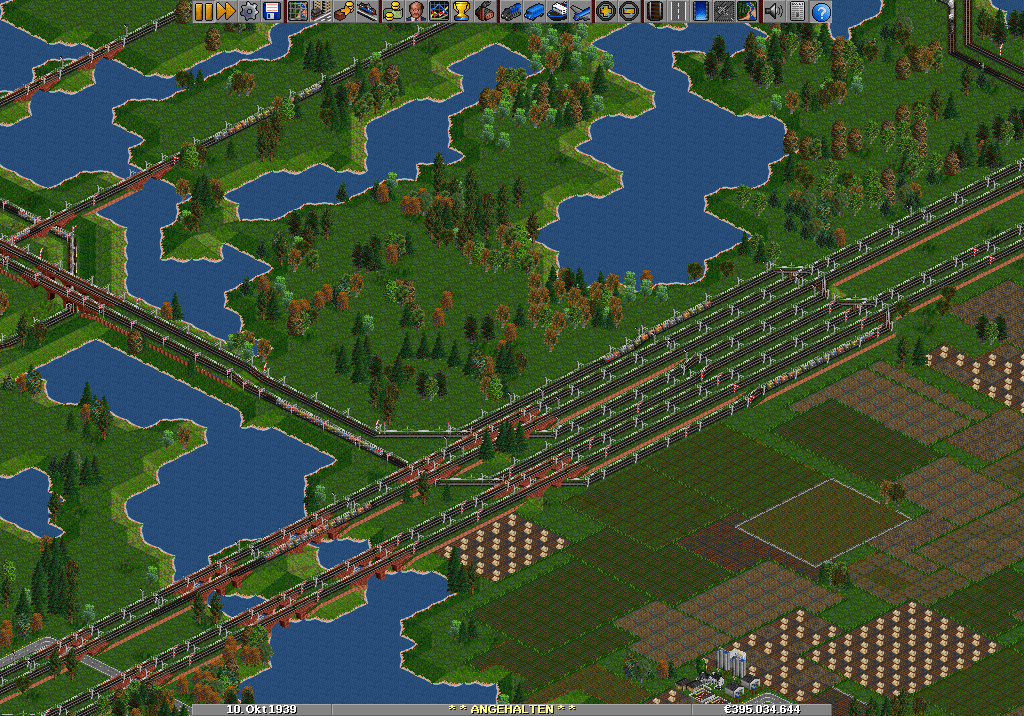Open the gear game options menu

point(249,11)
